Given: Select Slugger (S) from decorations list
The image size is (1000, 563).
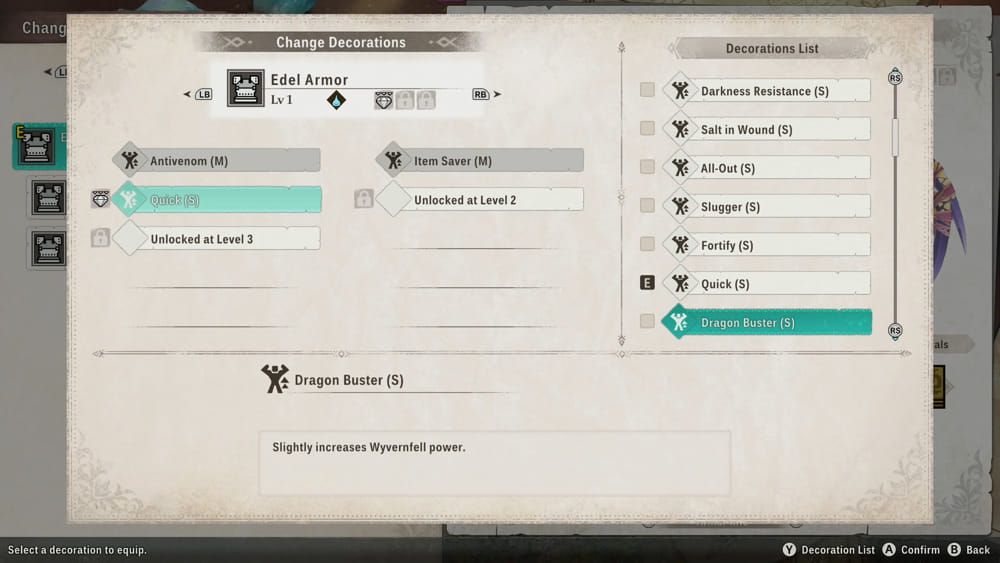Looking at the screenshot, I should click(765, 207).
